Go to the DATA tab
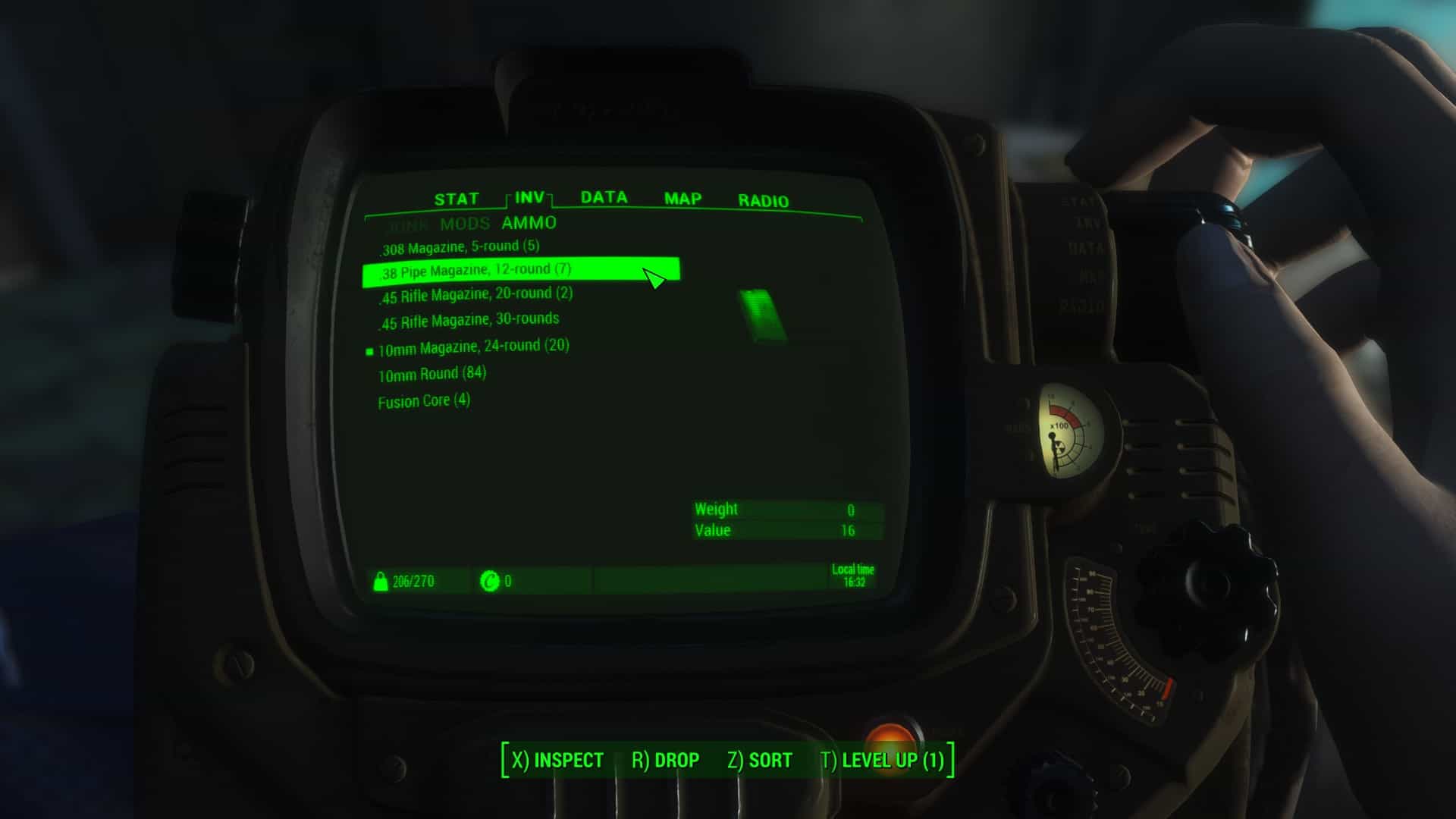 [x=604, y=198]
